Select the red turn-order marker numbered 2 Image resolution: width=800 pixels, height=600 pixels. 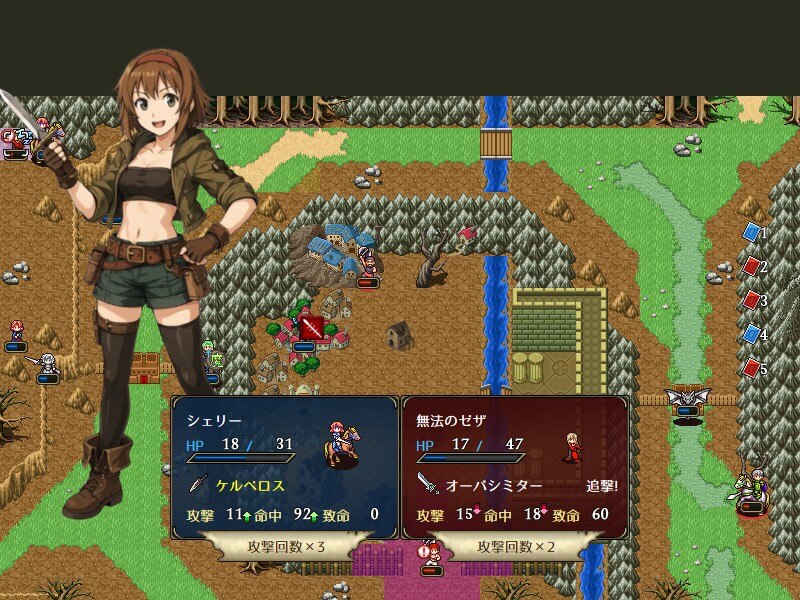[x=752, y=266]
